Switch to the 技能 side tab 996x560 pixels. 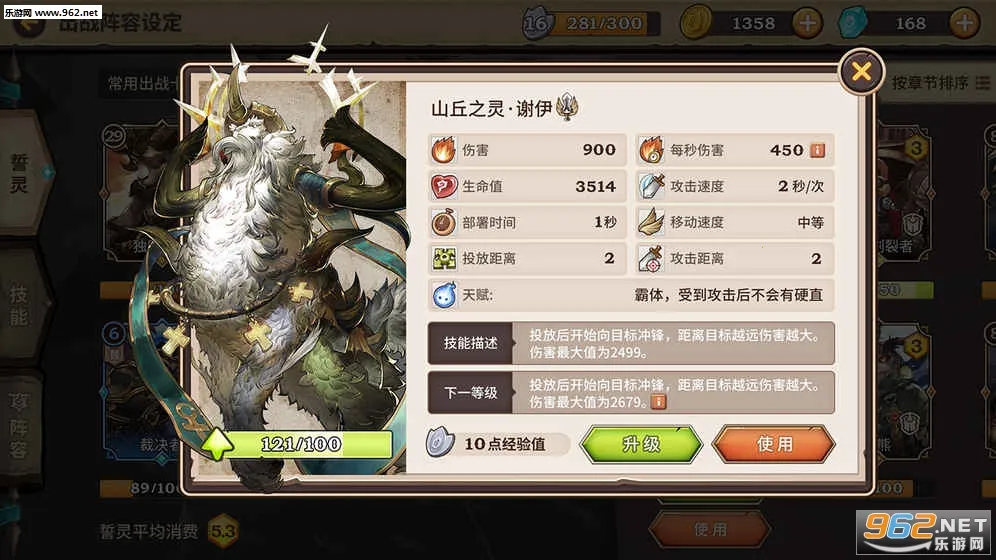click(20, 305)
